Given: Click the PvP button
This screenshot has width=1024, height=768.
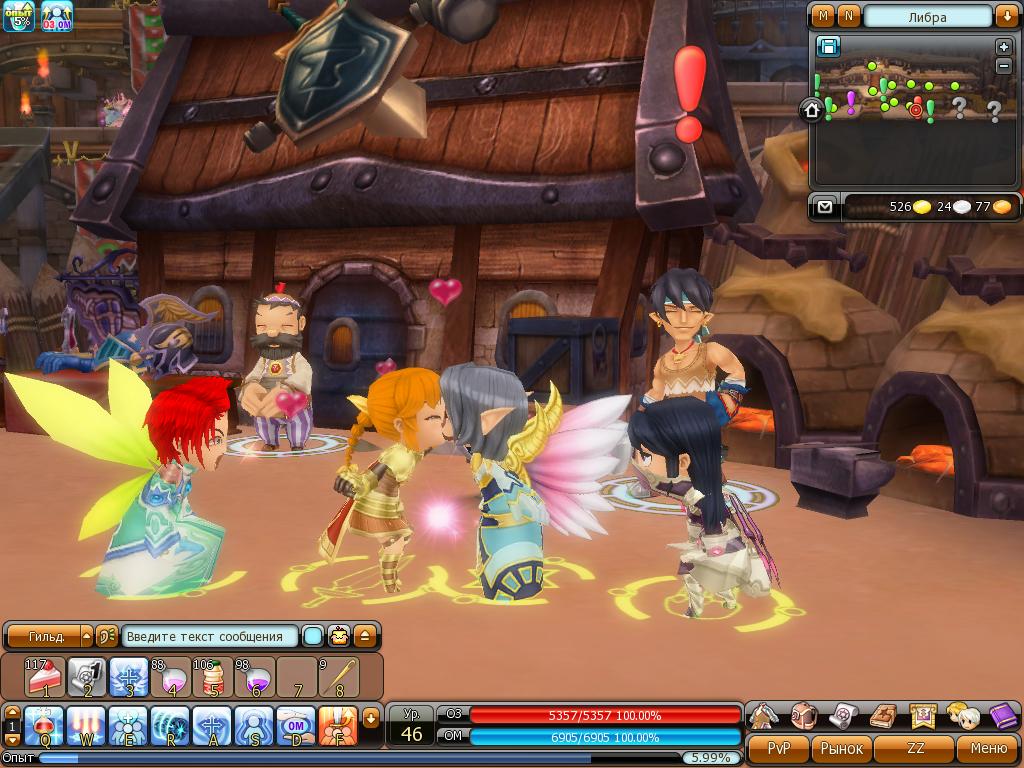Looking at the screenshot, I should [779, 748].
